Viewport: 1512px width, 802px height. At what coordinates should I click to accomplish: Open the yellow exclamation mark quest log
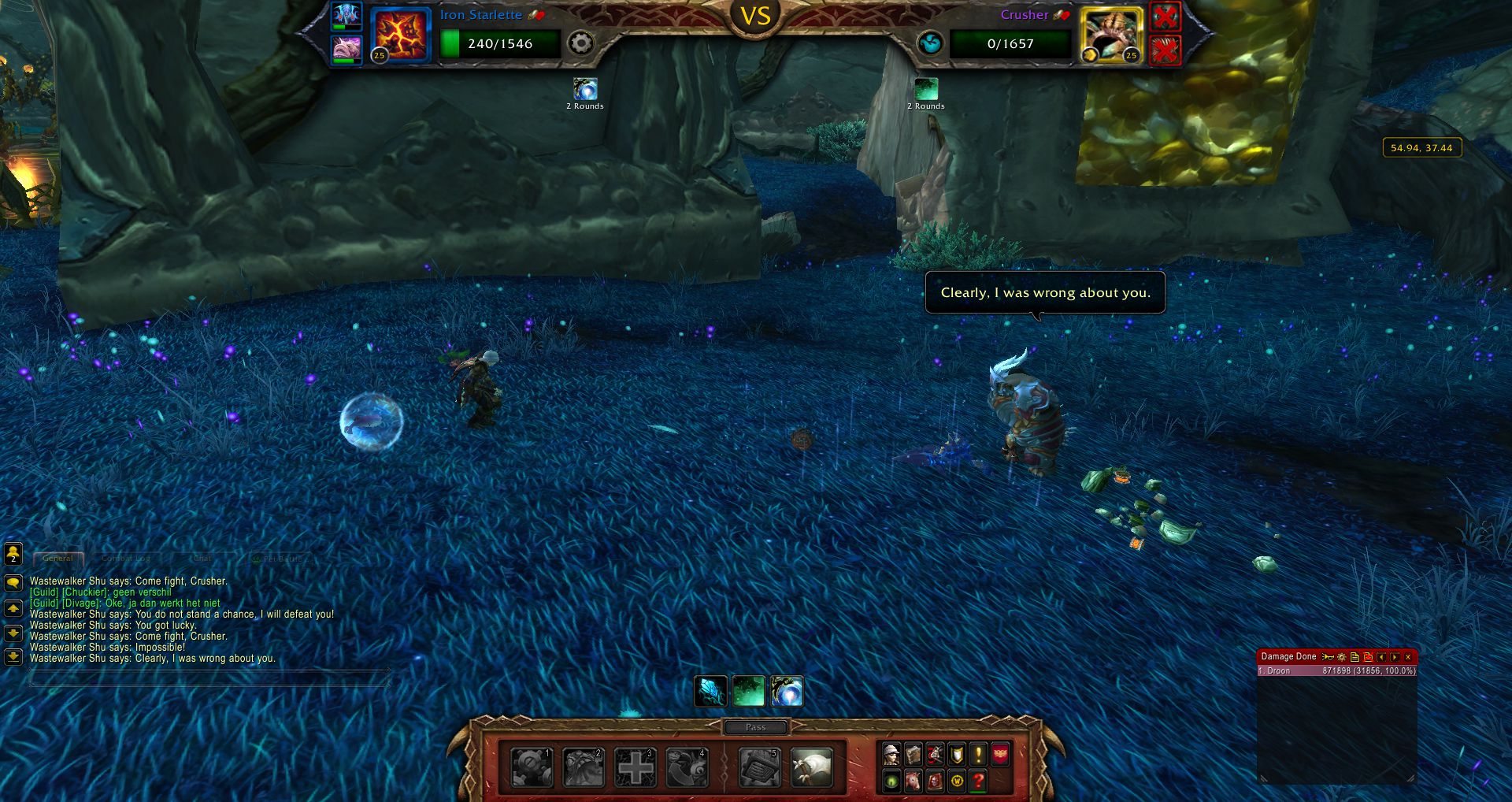978,755
